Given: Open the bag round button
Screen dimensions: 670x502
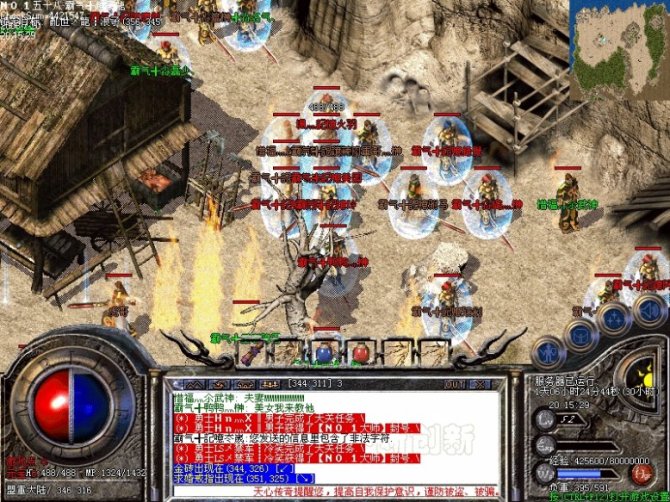Looking at the screenshot, I should (x=581, y=334).
